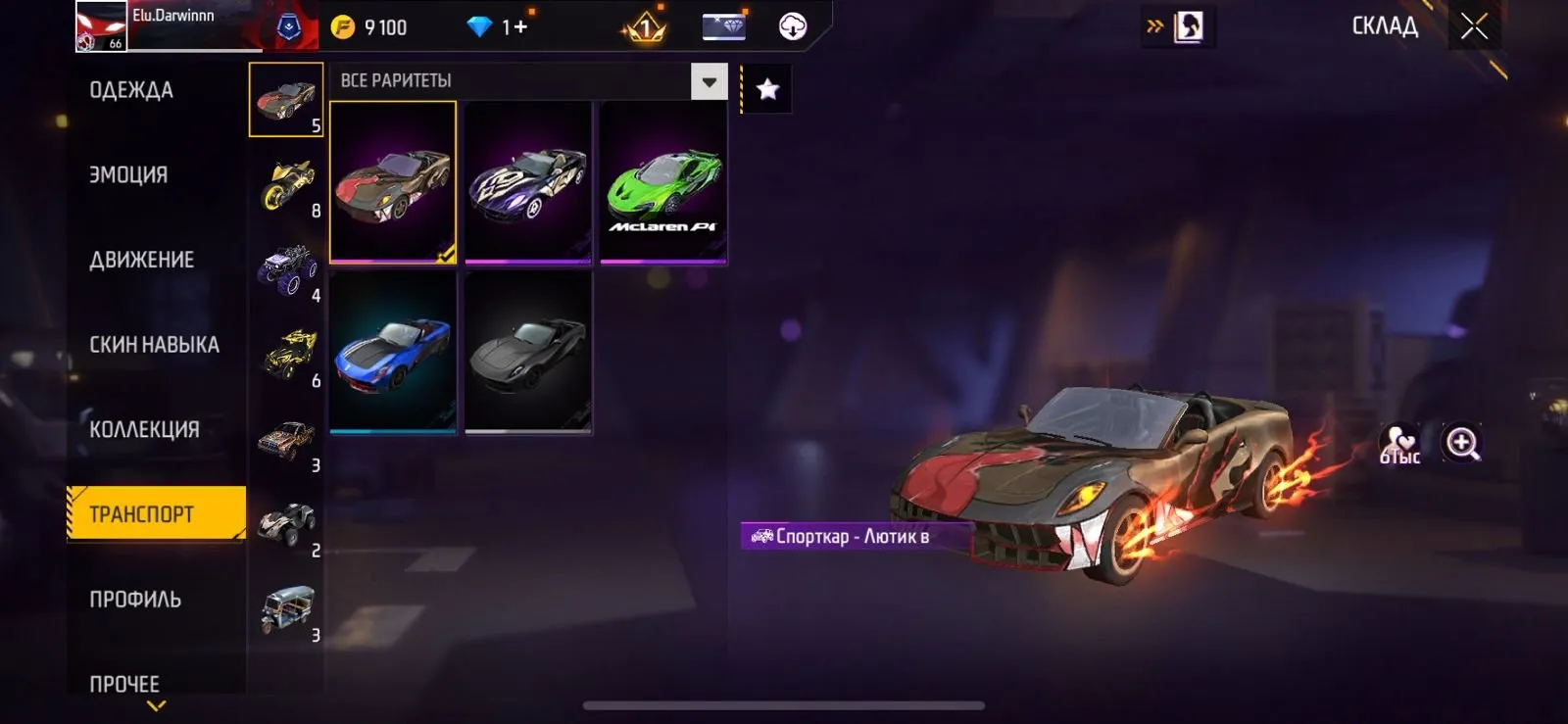The image size is (1568, 724).
Task: Open the gold coins balance icon
Action: (x=342, y=27)
